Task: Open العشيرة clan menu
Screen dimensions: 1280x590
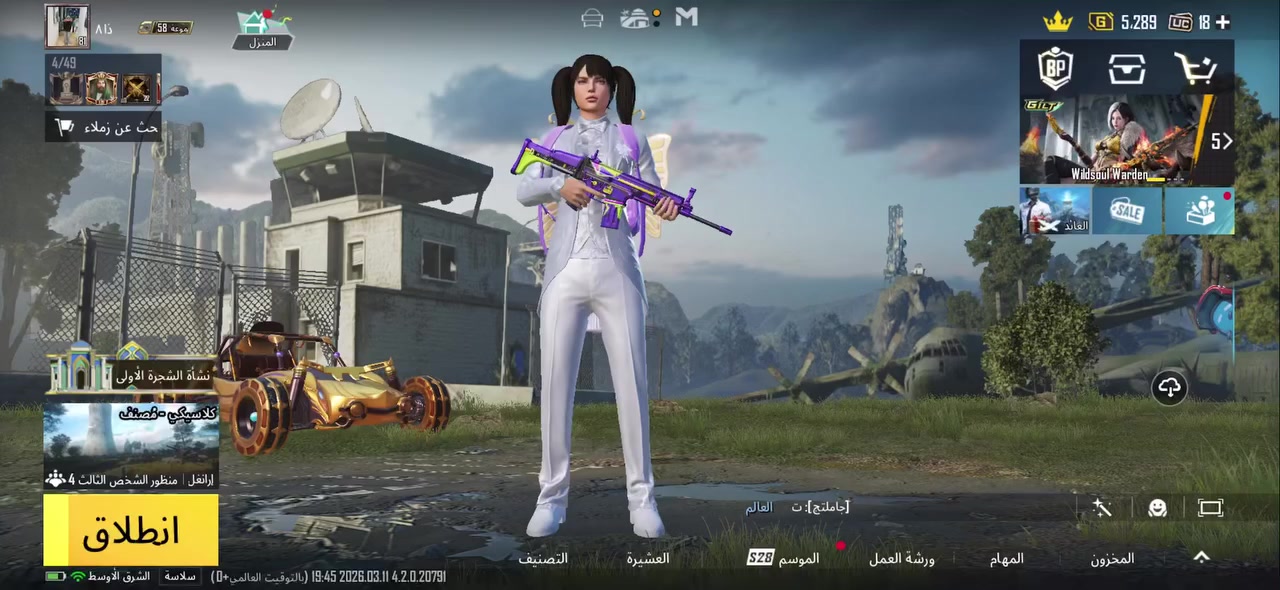Action: click(648, 559)
